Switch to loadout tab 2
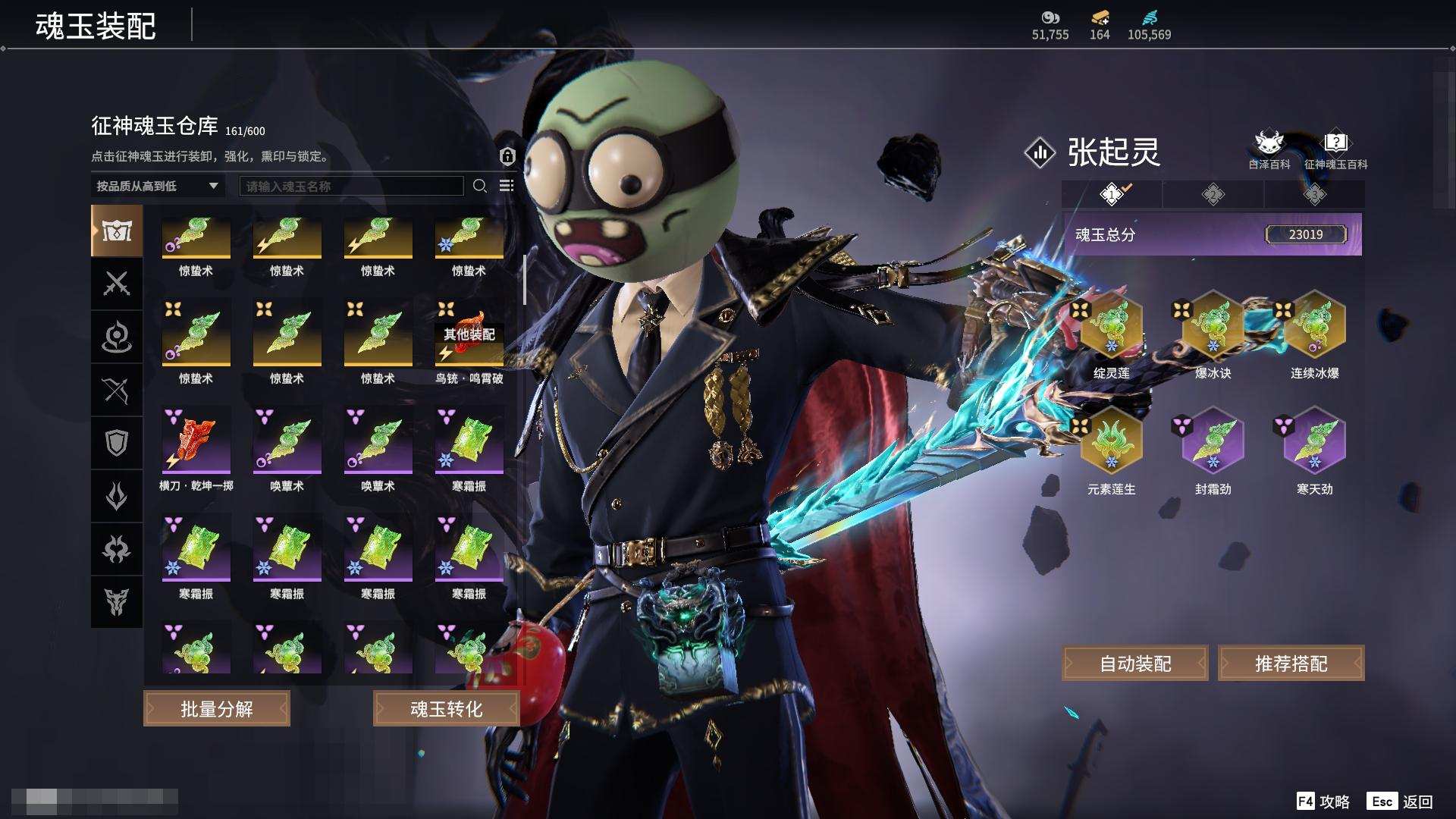 [1213, 195]
